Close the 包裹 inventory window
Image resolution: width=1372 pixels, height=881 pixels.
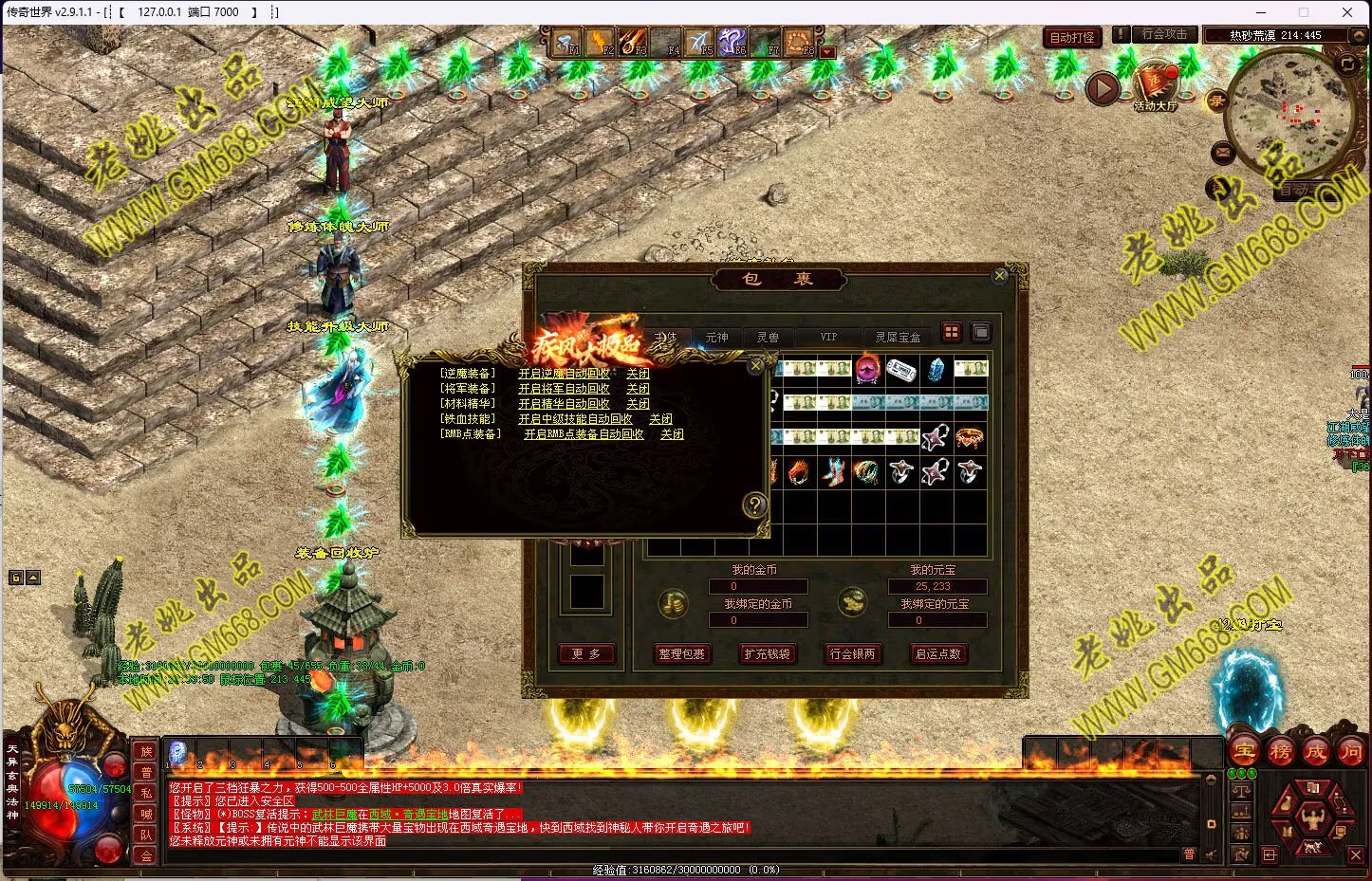[x=999, y=276]
